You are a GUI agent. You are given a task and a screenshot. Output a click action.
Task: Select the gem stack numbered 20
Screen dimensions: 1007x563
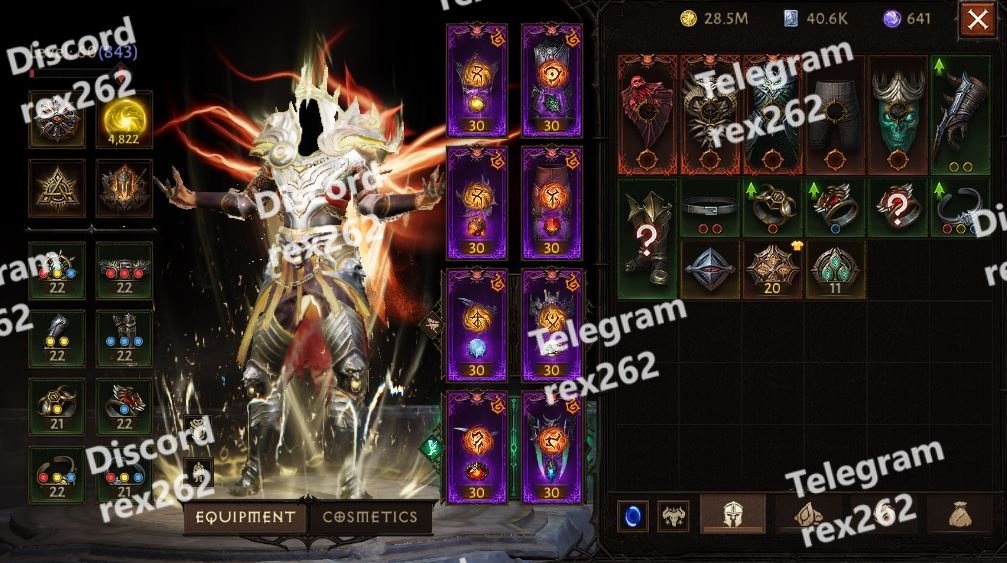point(773,269)
